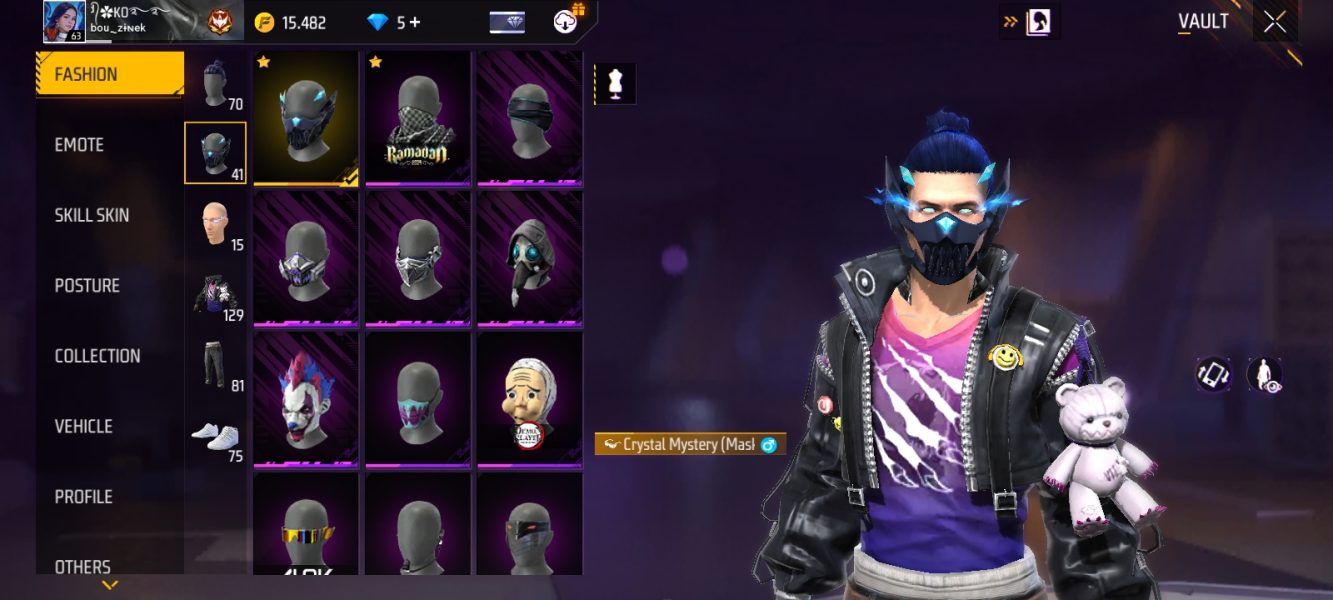This screenshot has height=600, width=1333.
Task: Go to the Skill Skin section
Action: click(92, 215)
